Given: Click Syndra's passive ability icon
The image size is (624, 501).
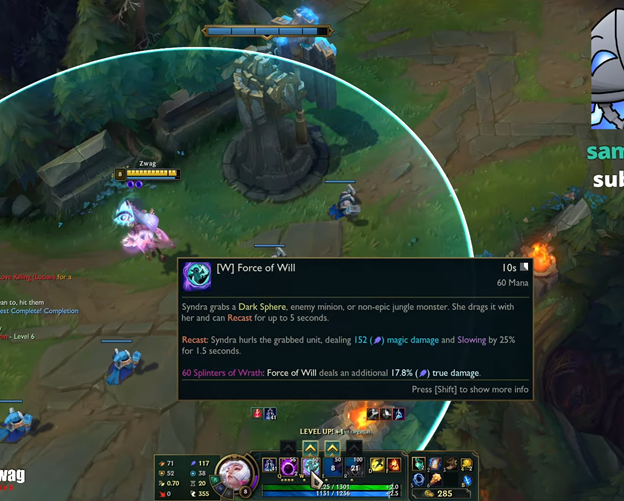Looking at the screenshot, I should click(269, 465).
